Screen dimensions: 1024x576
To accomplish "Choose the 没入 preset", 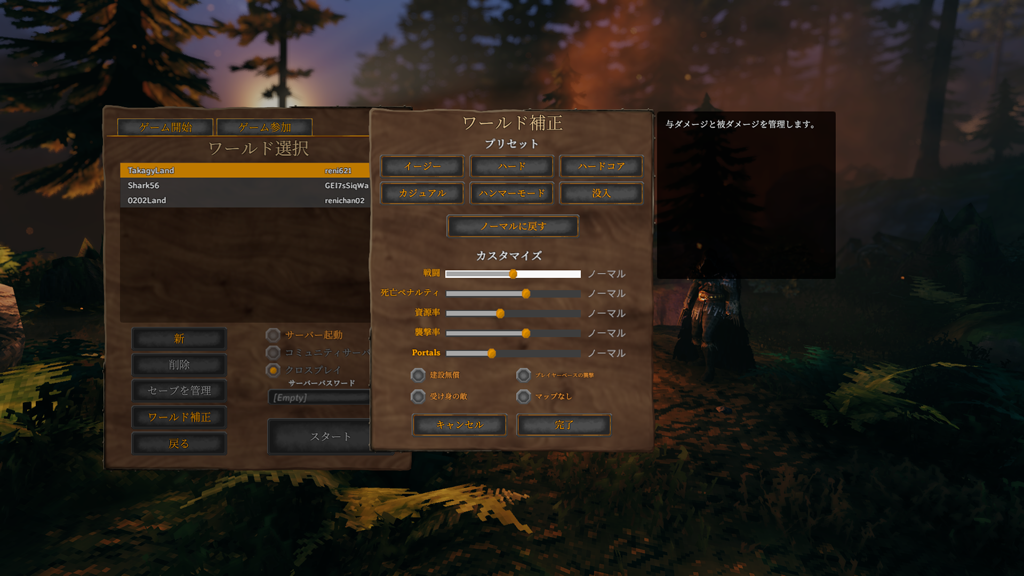I will click(600, 193).
